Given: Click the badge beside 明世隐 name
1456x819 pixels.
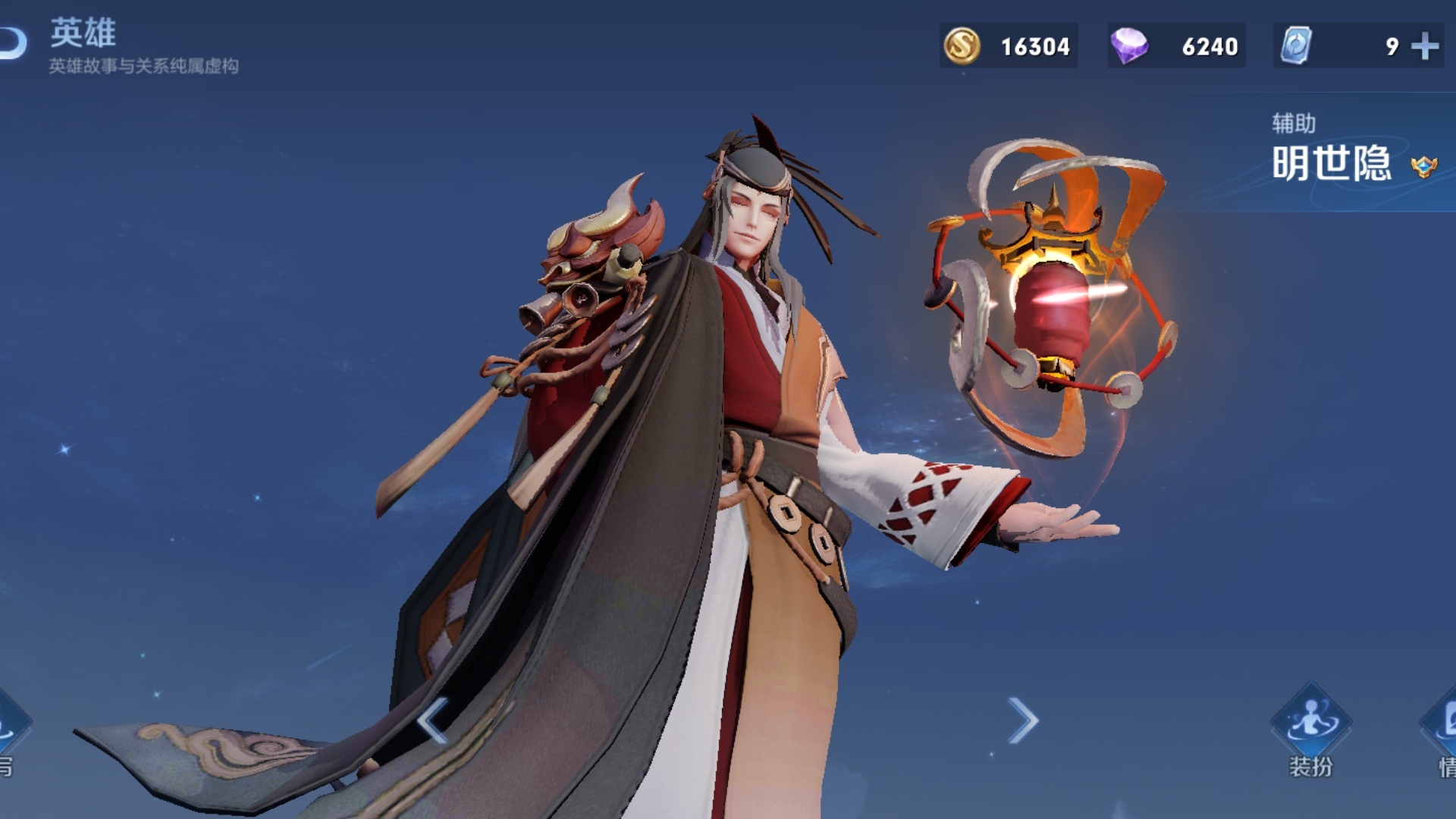Looking at the screenshot, I should tap(1423, 166).
